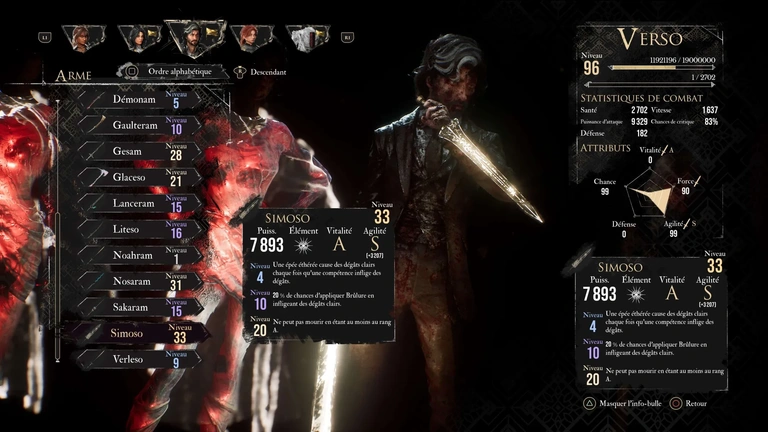Select Verso's portrait tab
This screenshot has height=432, width=768.
coord(195,38)
